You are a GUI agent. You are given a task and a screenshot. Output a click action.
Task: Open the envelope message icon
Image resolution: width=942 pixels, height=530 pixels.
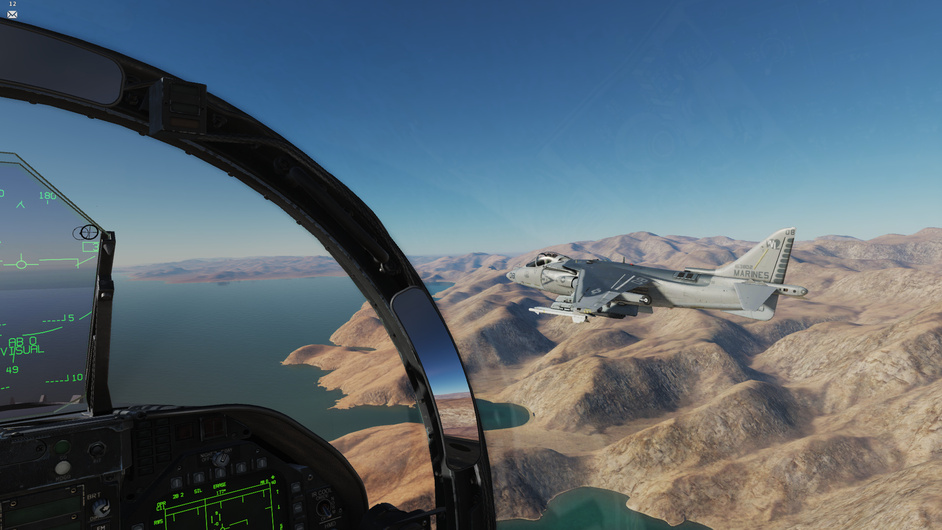point(12,14)
